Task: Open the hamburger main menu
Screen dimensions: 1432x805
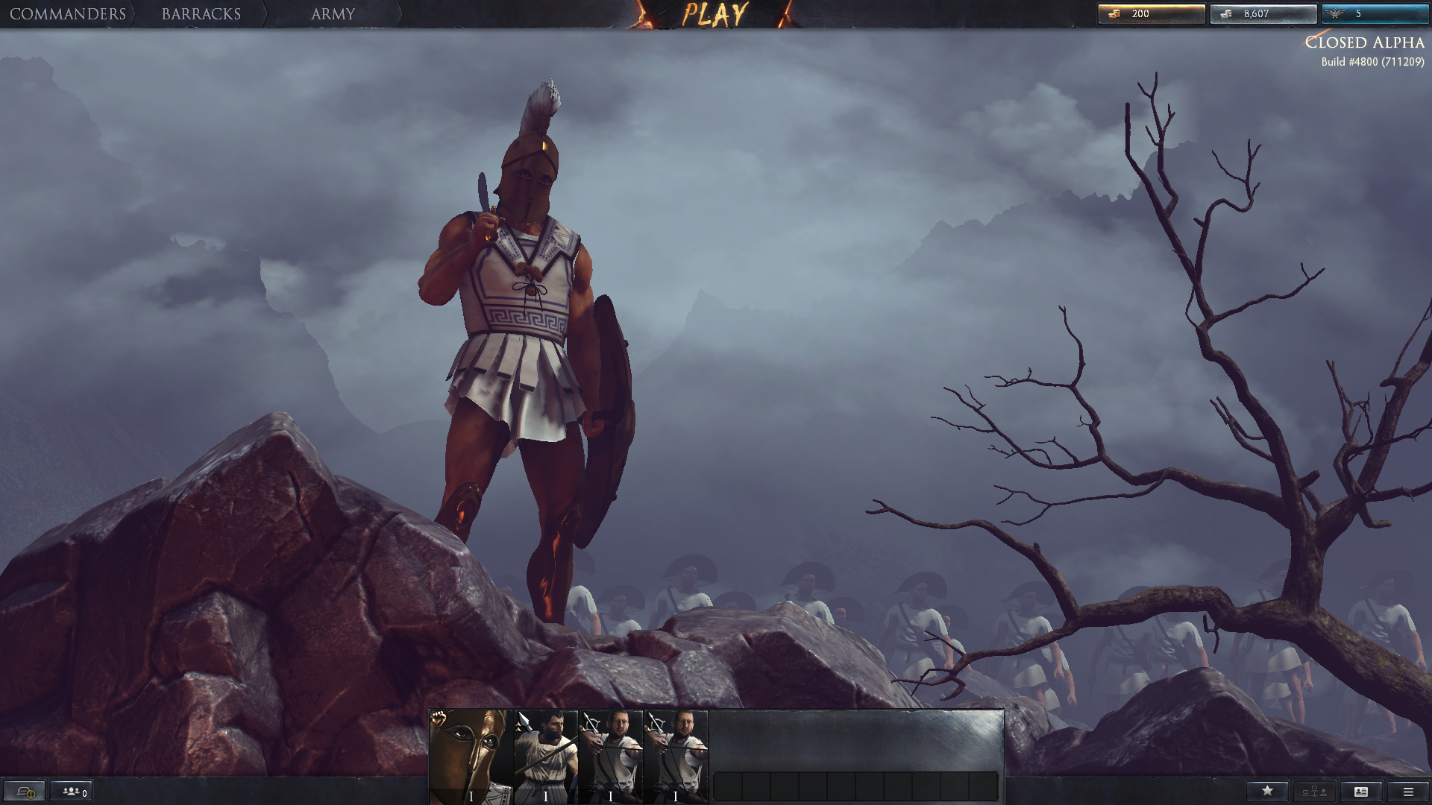Action: [x=1408, y=791]
